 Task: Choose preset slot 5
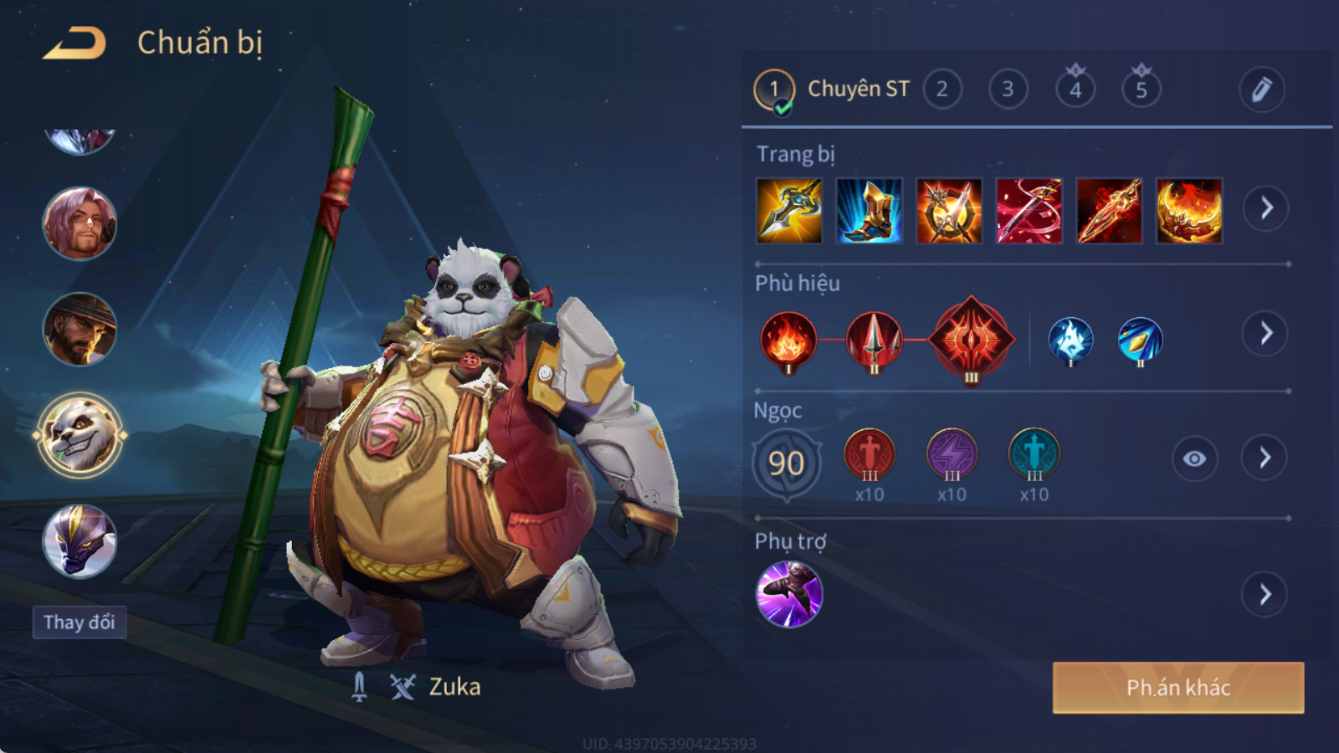[x=1141, y=90]
